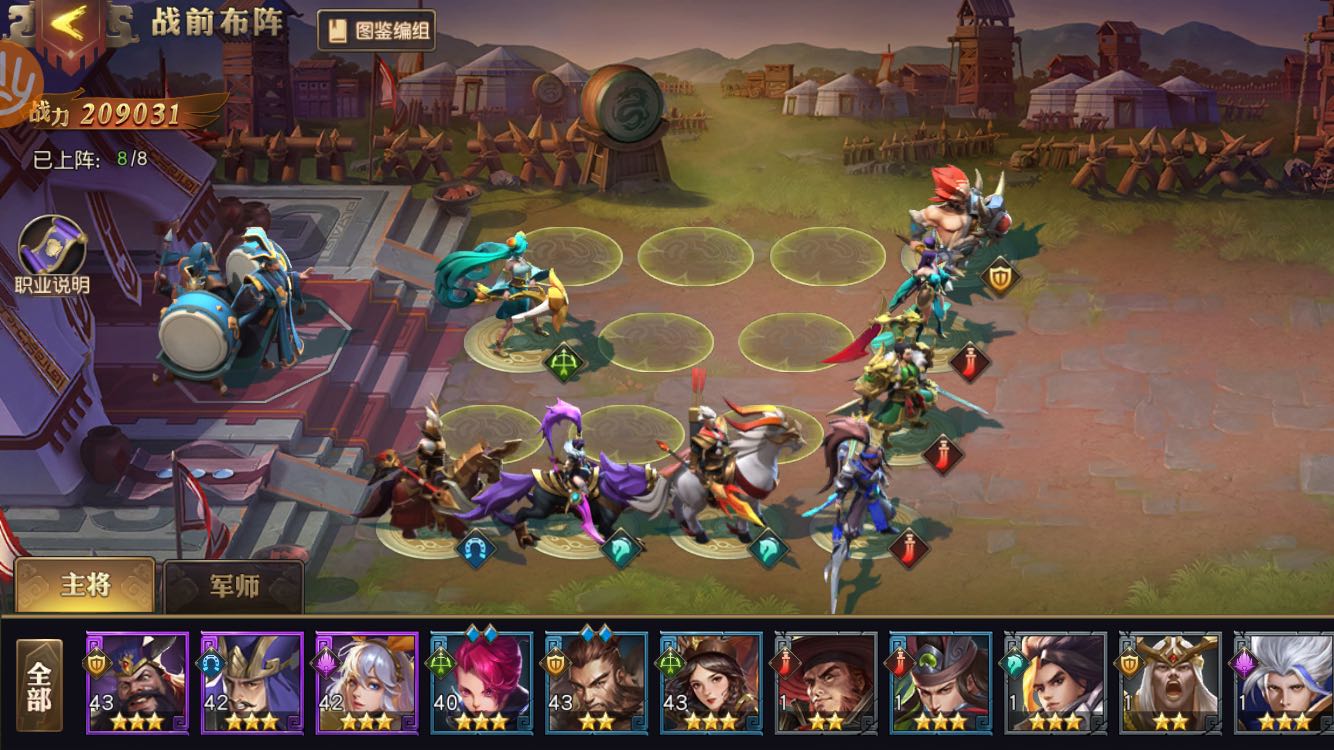Screen dimensions: 1334x750
Task: Choose the silver-haired girl hero, level 42
Action: pos(367,682)
